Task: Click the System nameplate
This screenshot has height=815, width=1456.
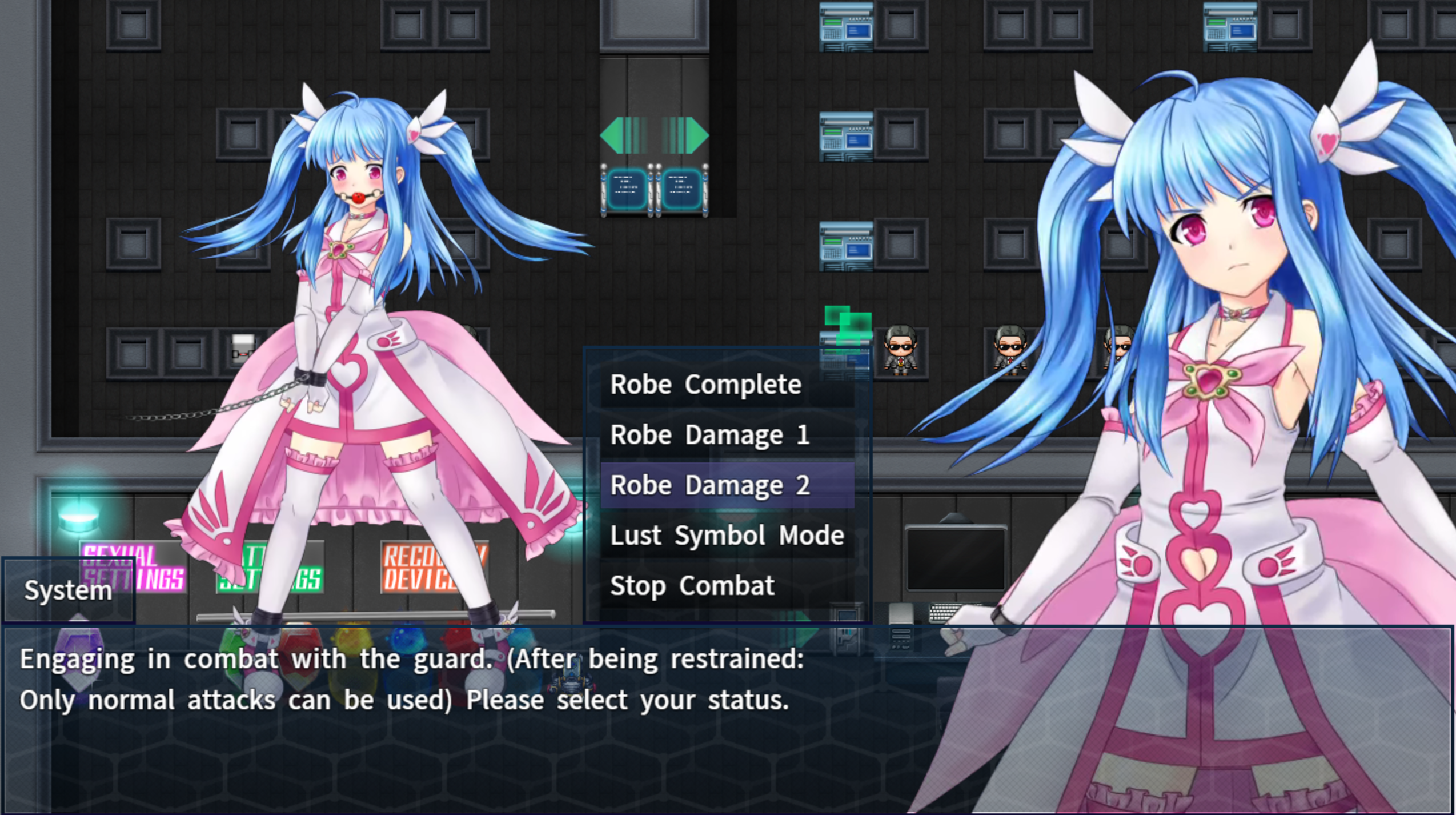Action: click(67, 591)
